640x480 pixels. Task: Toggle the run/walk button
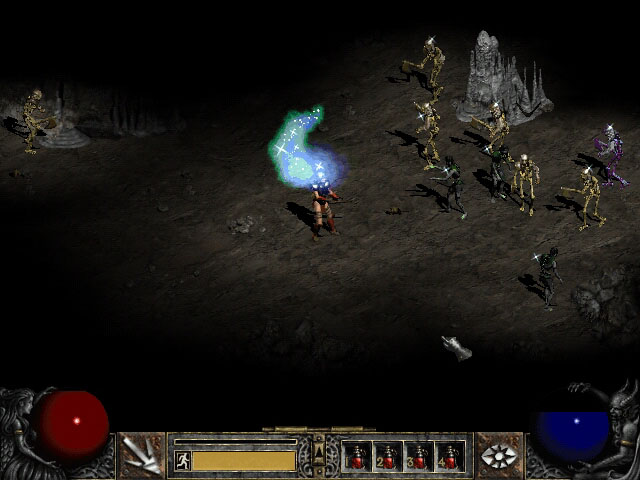coord(183,460)
